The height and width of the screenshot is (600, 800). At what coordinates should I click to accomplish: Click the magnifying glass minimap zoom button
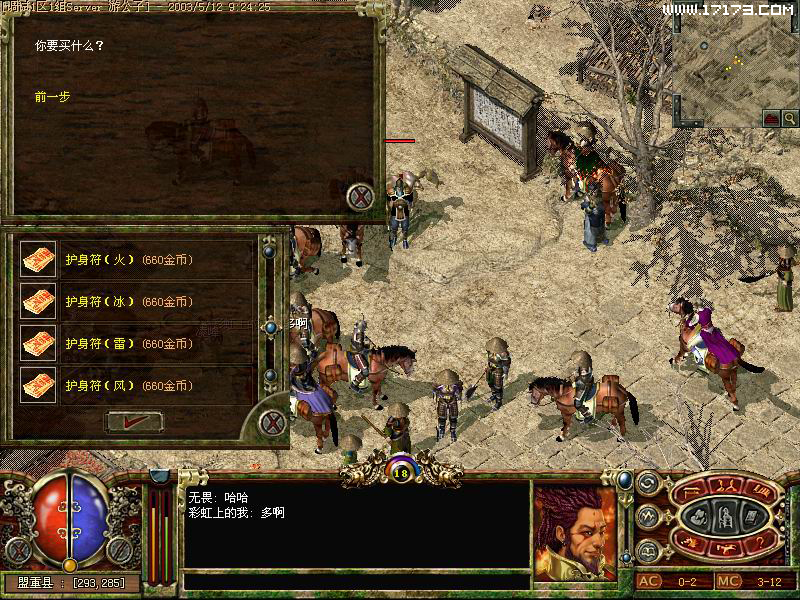790,118
